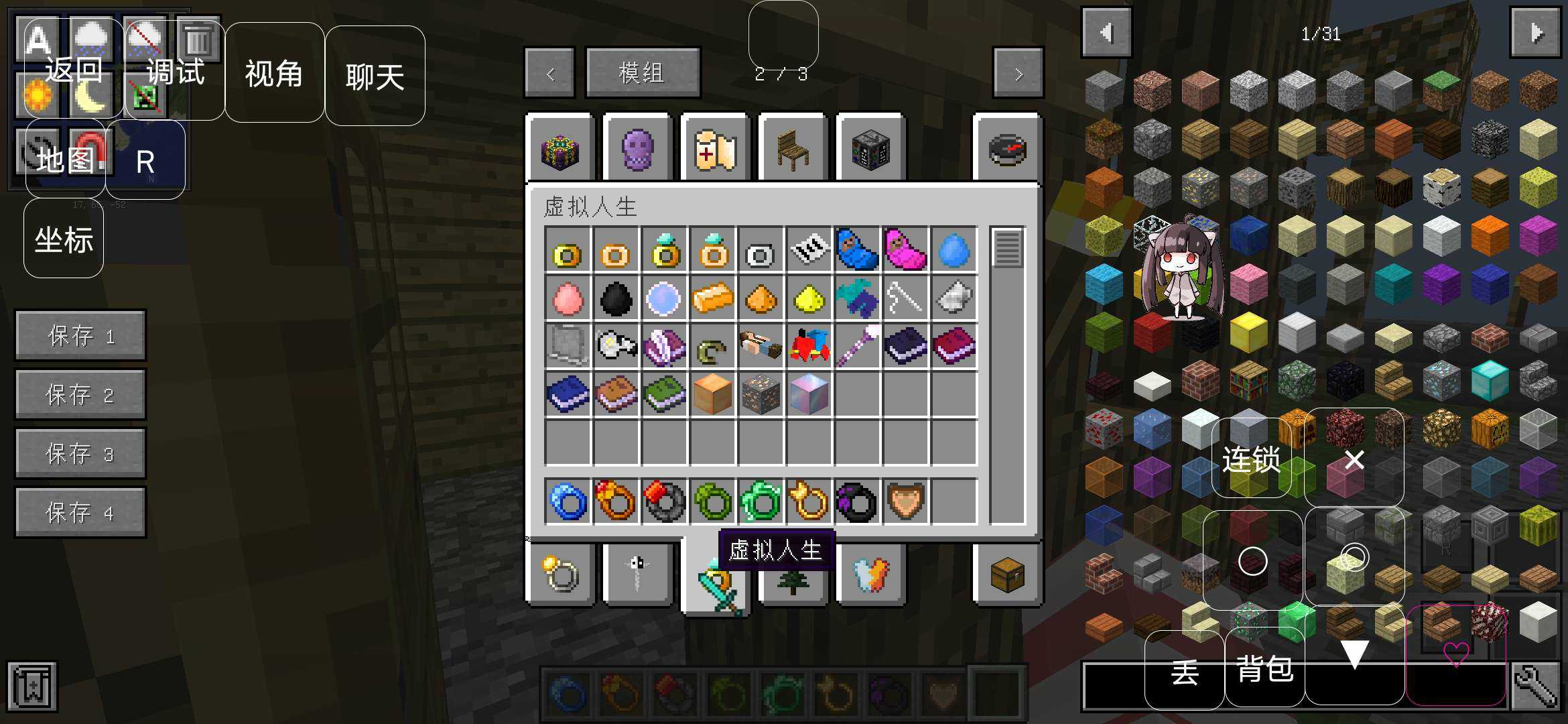Pick the blue ring in hotbar row
1568x724 pixels.
point(568,501)
